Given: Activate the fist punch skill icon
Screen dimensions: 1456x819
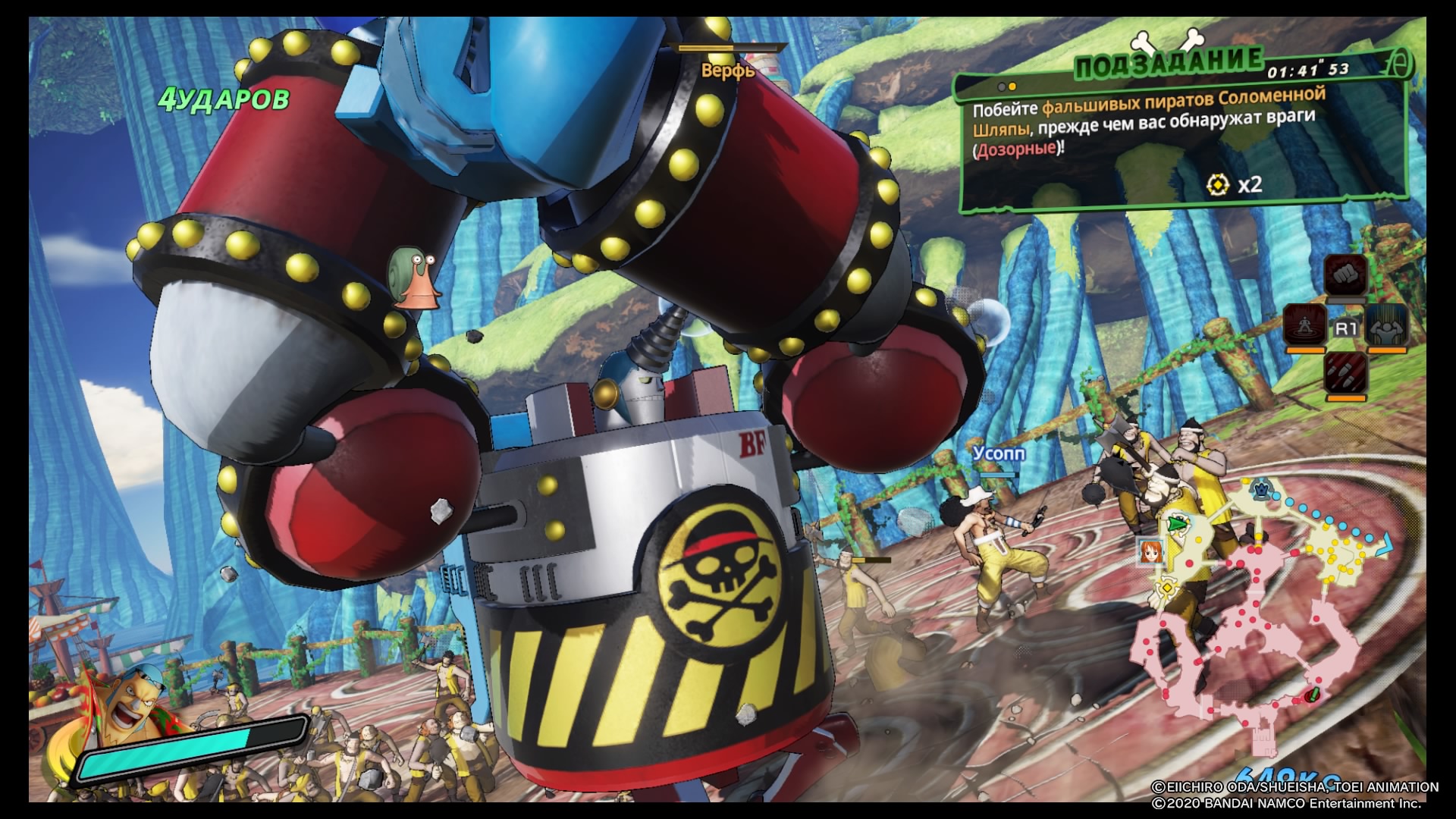Looking at the screenshot, I should click(1345, 273).
